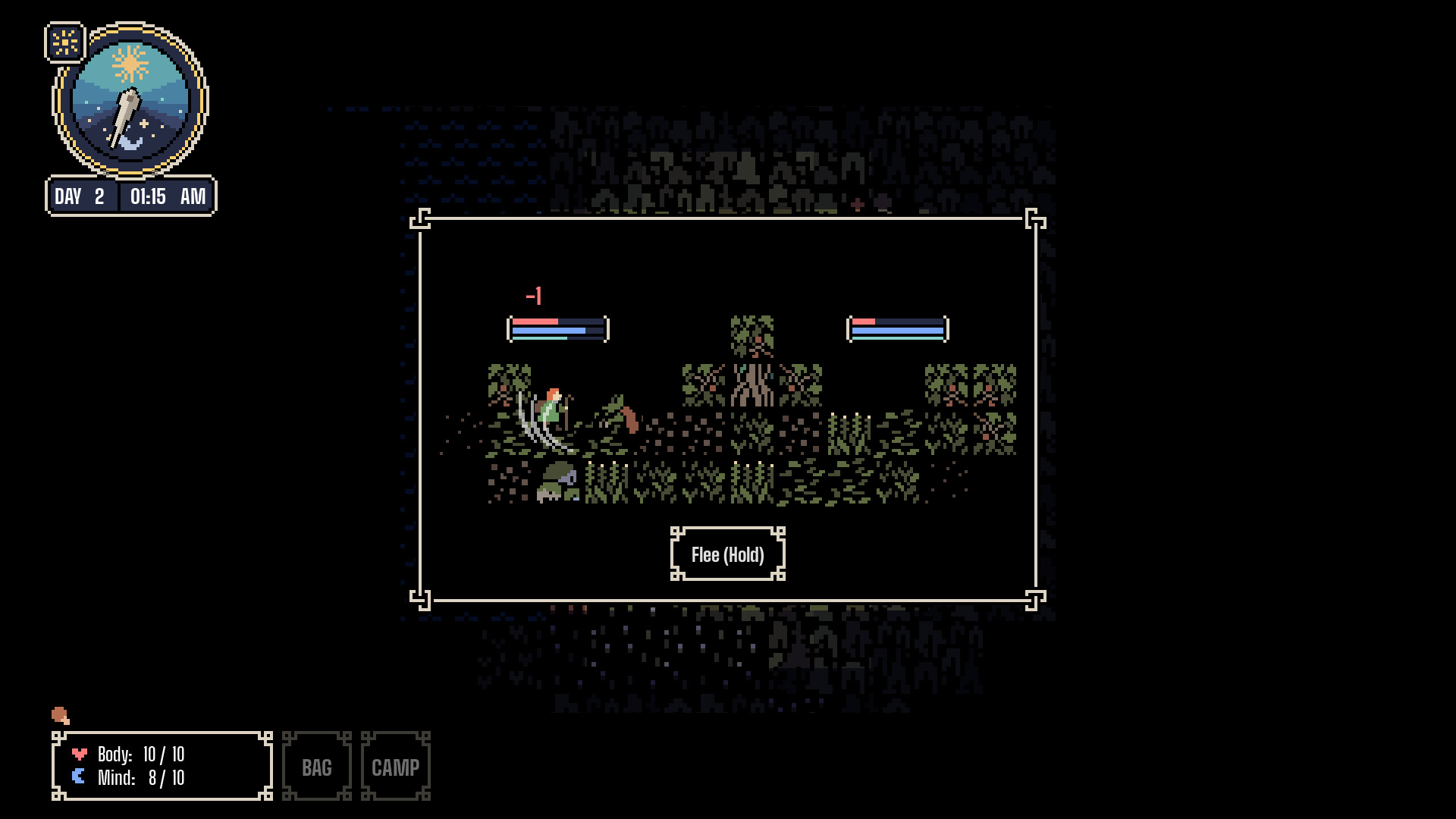Expand the Body and Mind stats panel
Image resolution: width=1456 pixels, height=819 pixels.
click(162, 765)
